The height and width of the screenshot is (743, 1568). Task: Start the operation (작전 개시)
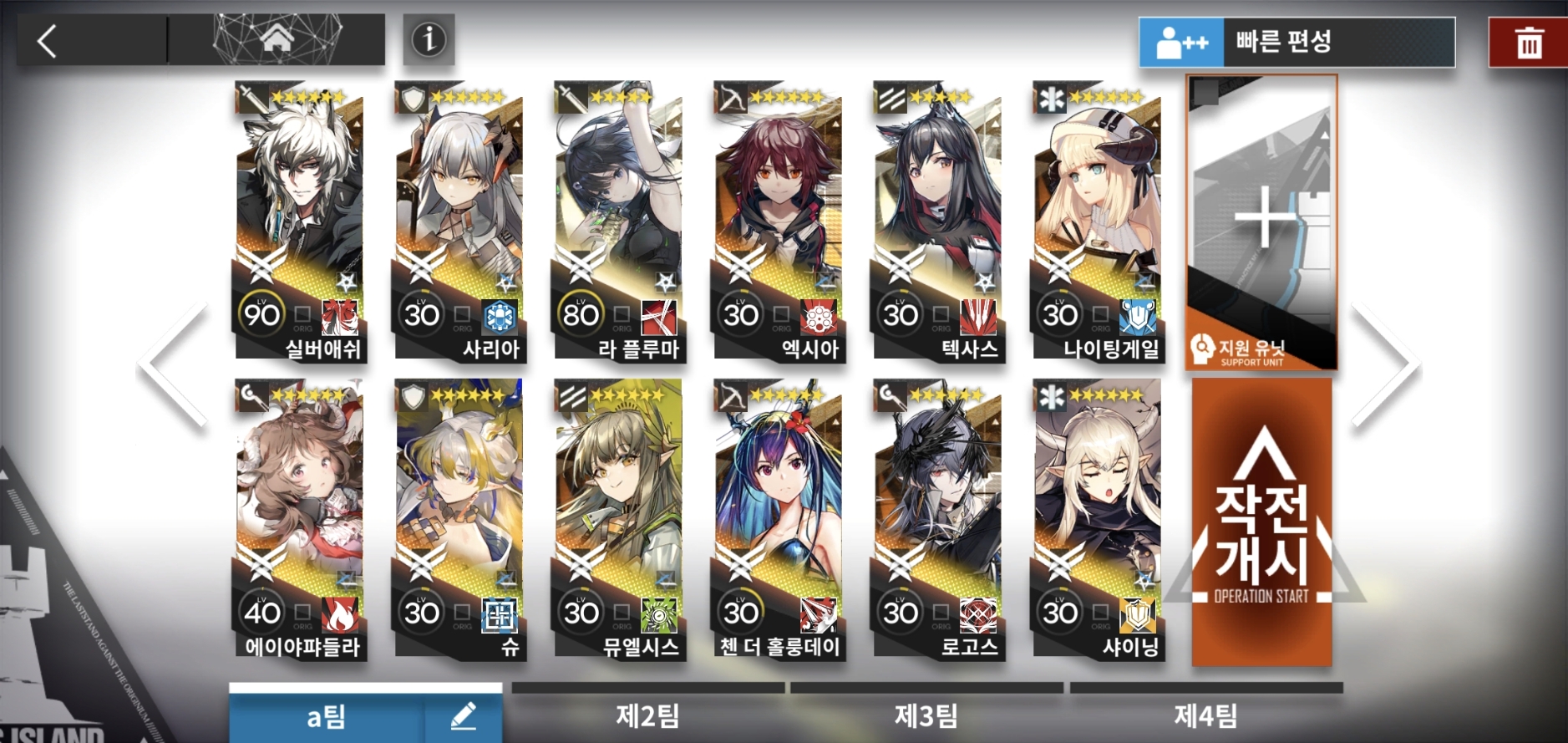(1261, 522)
